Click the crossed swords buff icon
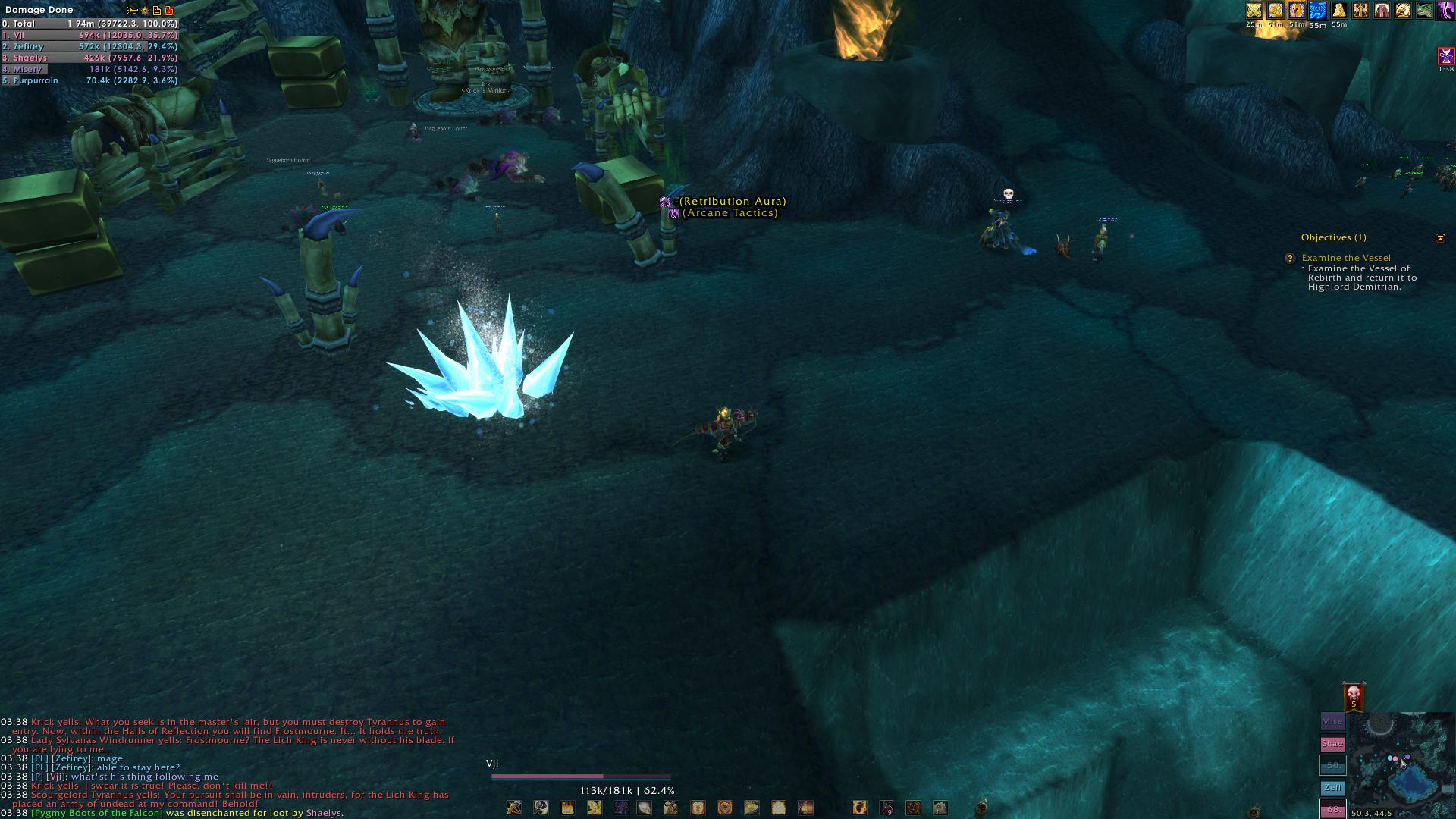This screenshot has width=1456, height=819. 1254,11
